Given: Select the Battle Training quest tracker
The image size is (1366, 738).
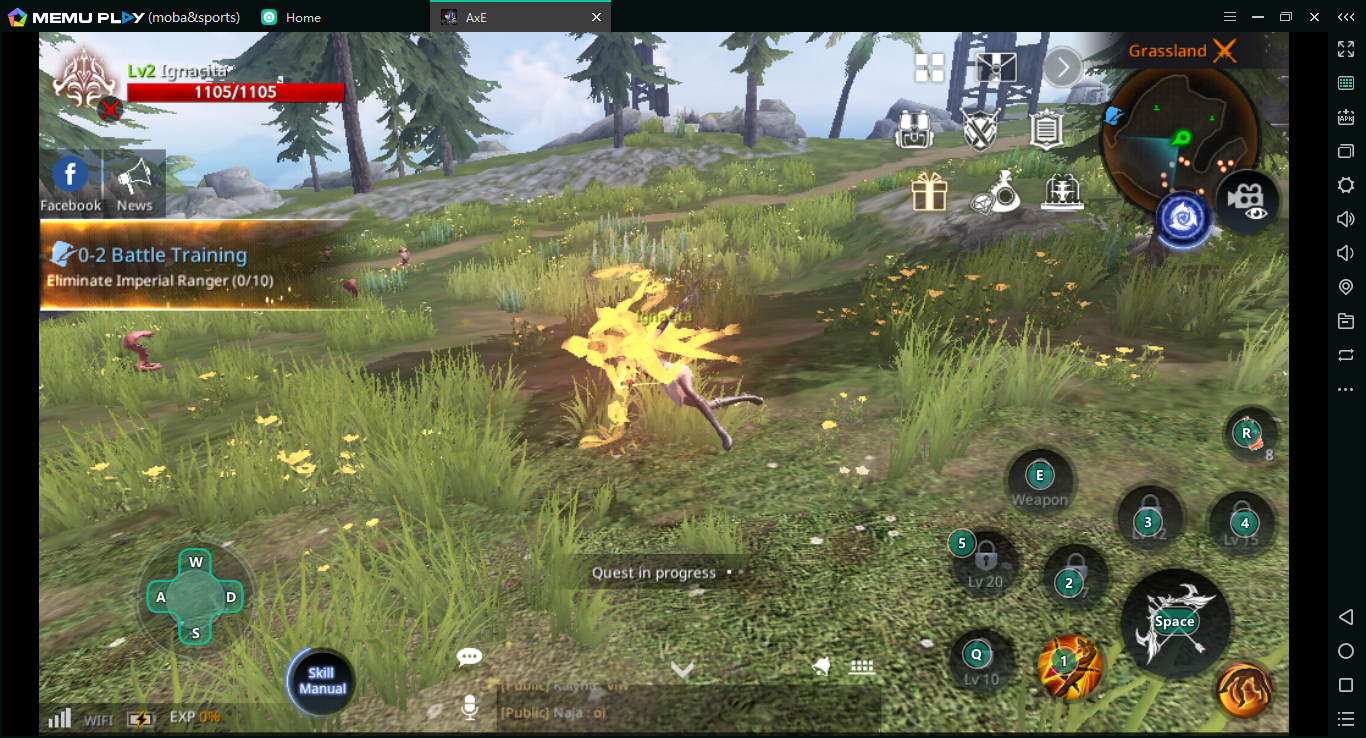Looking at the screenshot, I should pos(190,266).
